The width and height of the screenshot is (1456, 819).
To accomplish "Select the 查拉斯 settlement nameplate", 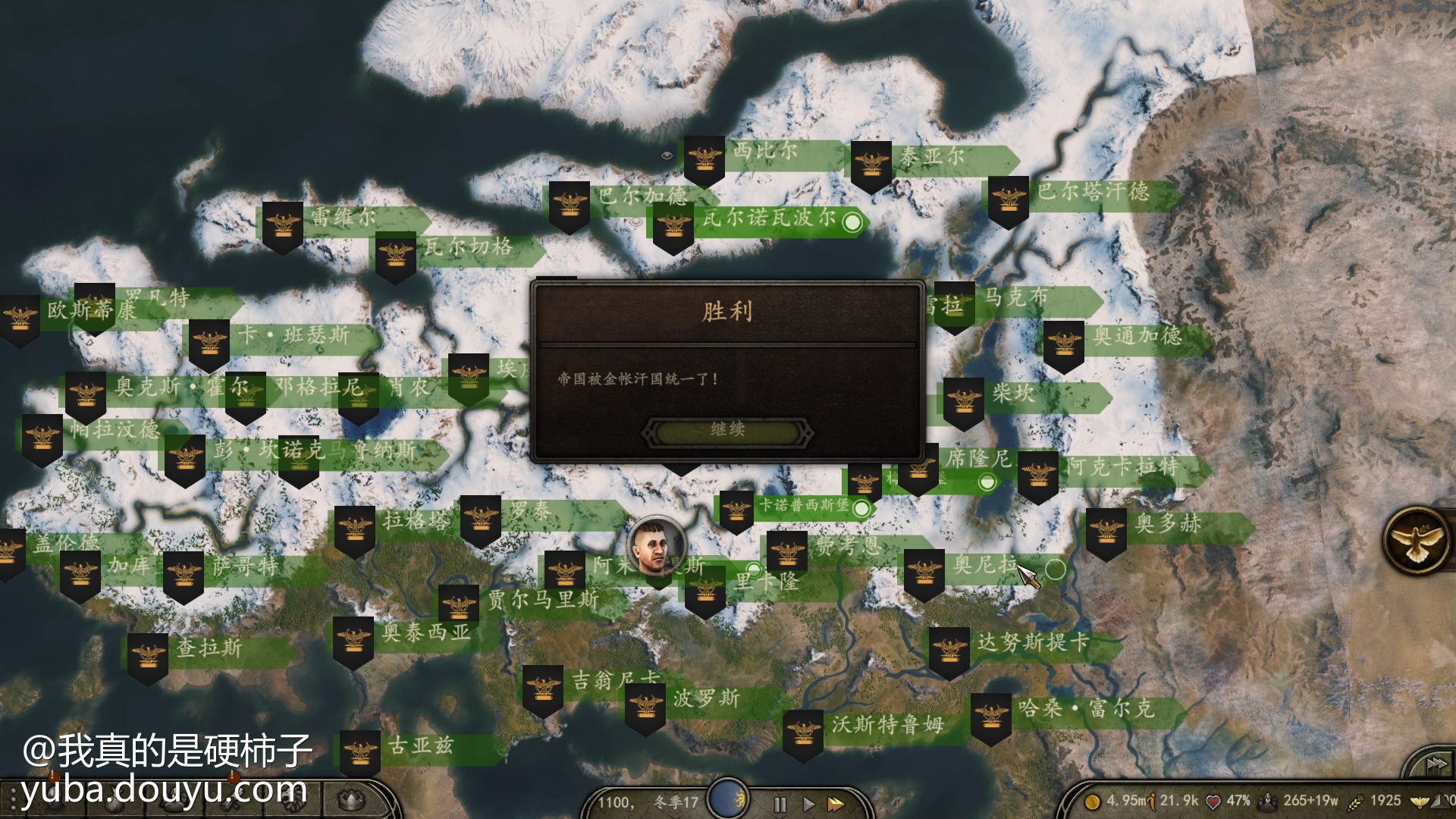I will [x=209, y=648].
